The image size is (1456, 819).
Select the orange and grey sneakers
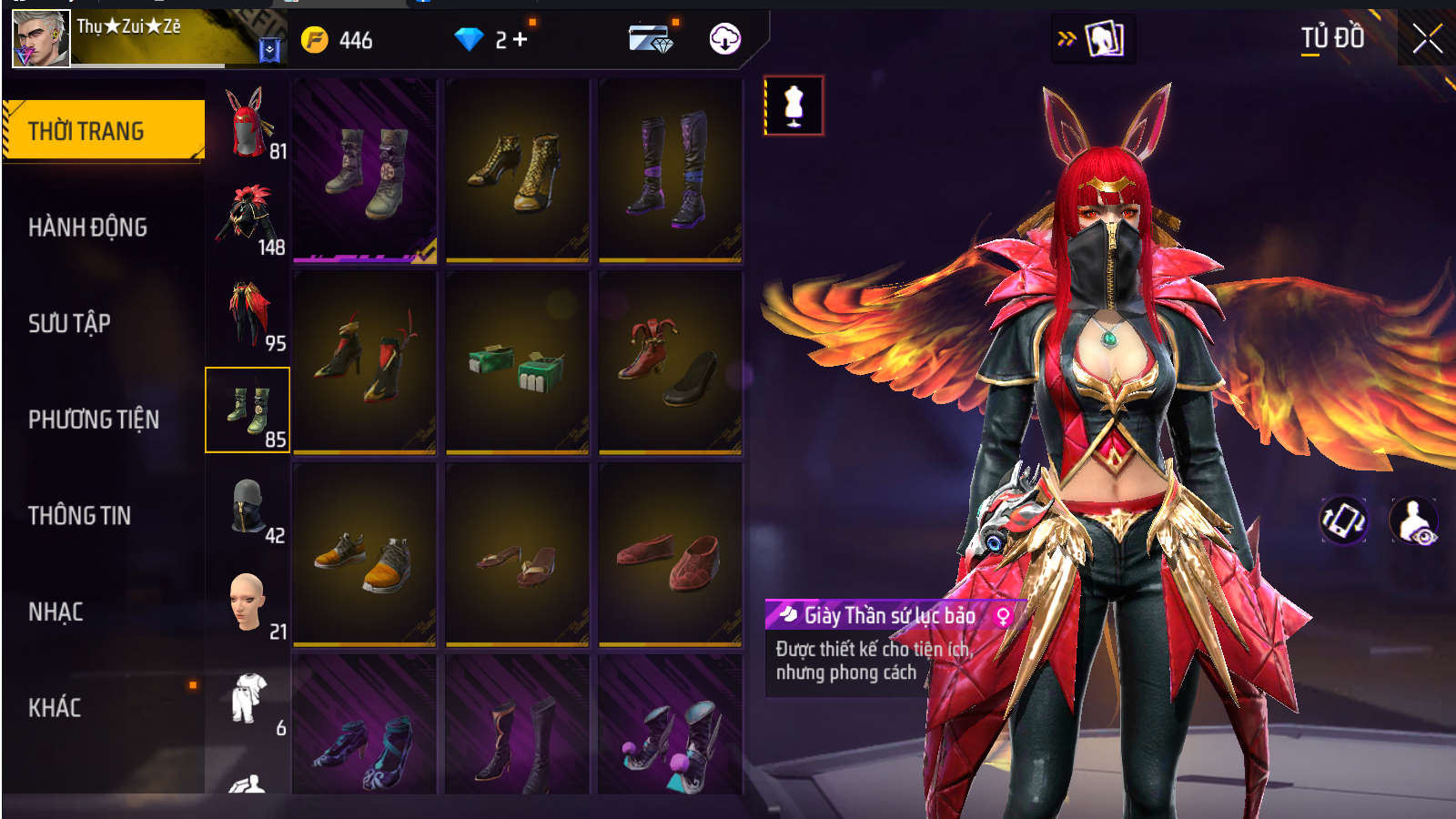coord(364,555)
